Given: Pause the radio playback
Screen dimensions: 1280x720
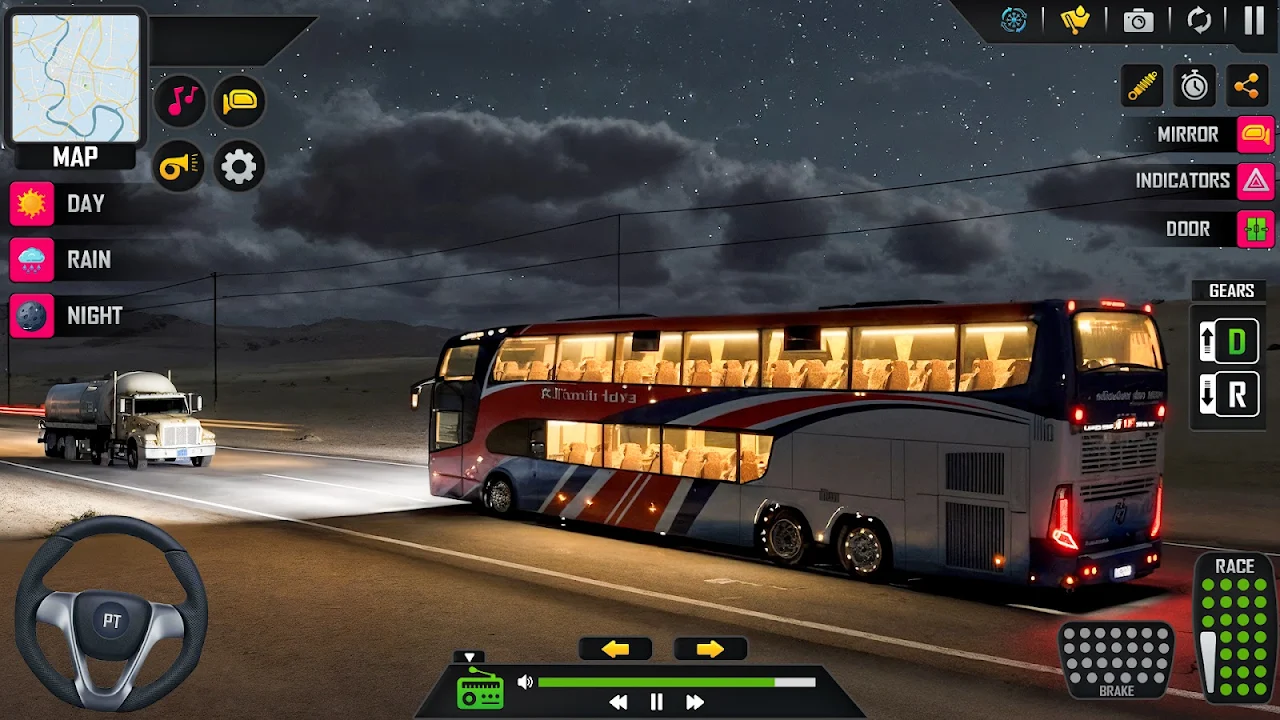Looking at the screenshot, I should pos(656,702).
